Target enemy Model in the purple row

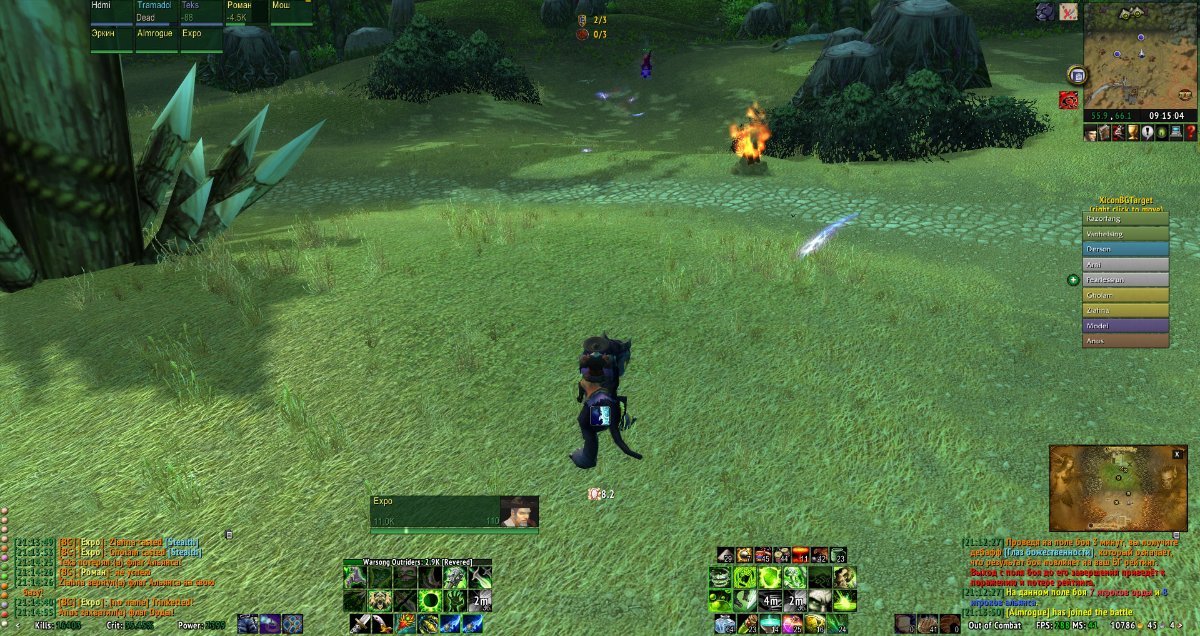(x=1126, y=325)
